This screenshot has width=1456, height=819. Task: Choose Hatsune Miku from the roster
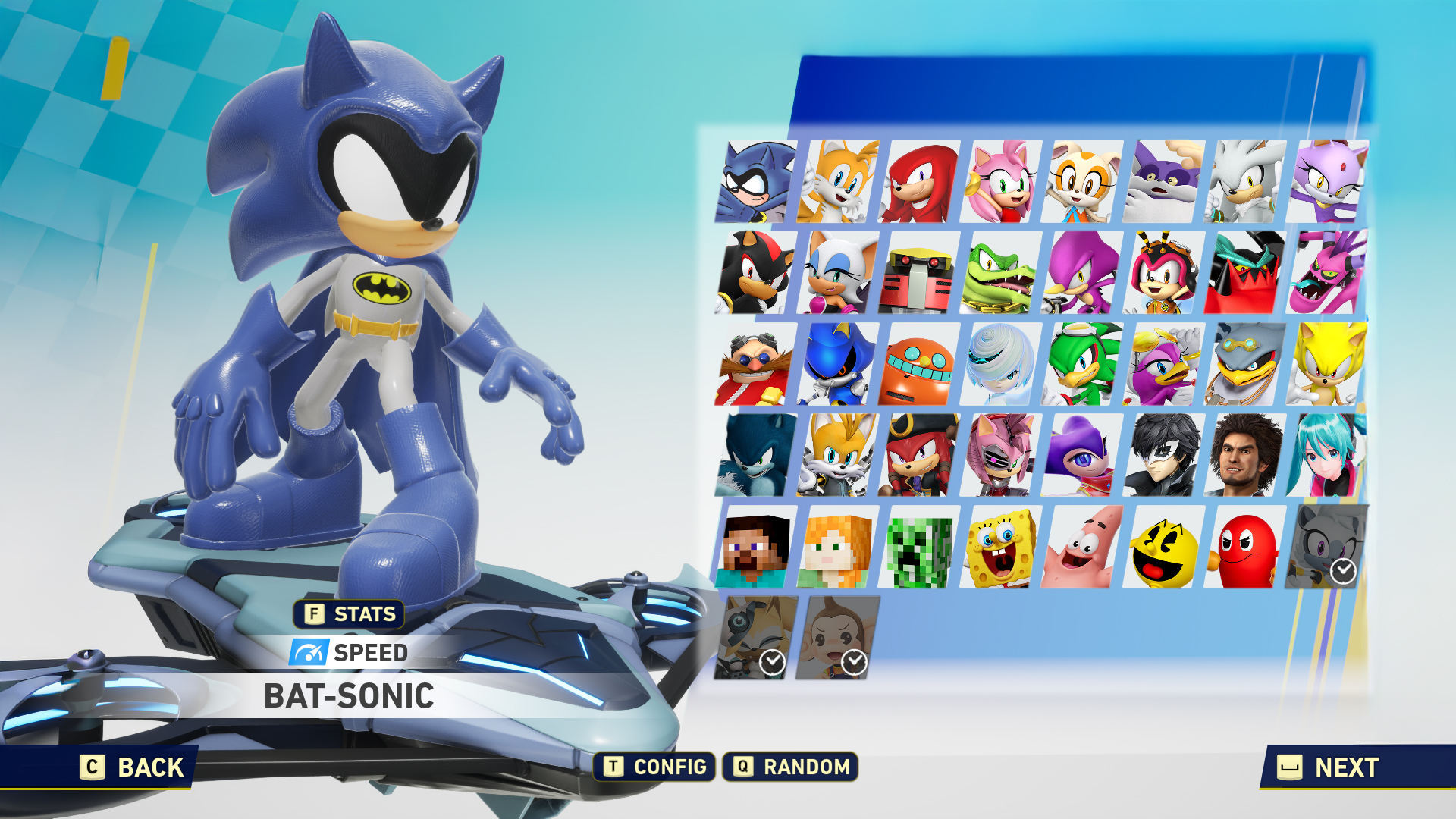1327,456
